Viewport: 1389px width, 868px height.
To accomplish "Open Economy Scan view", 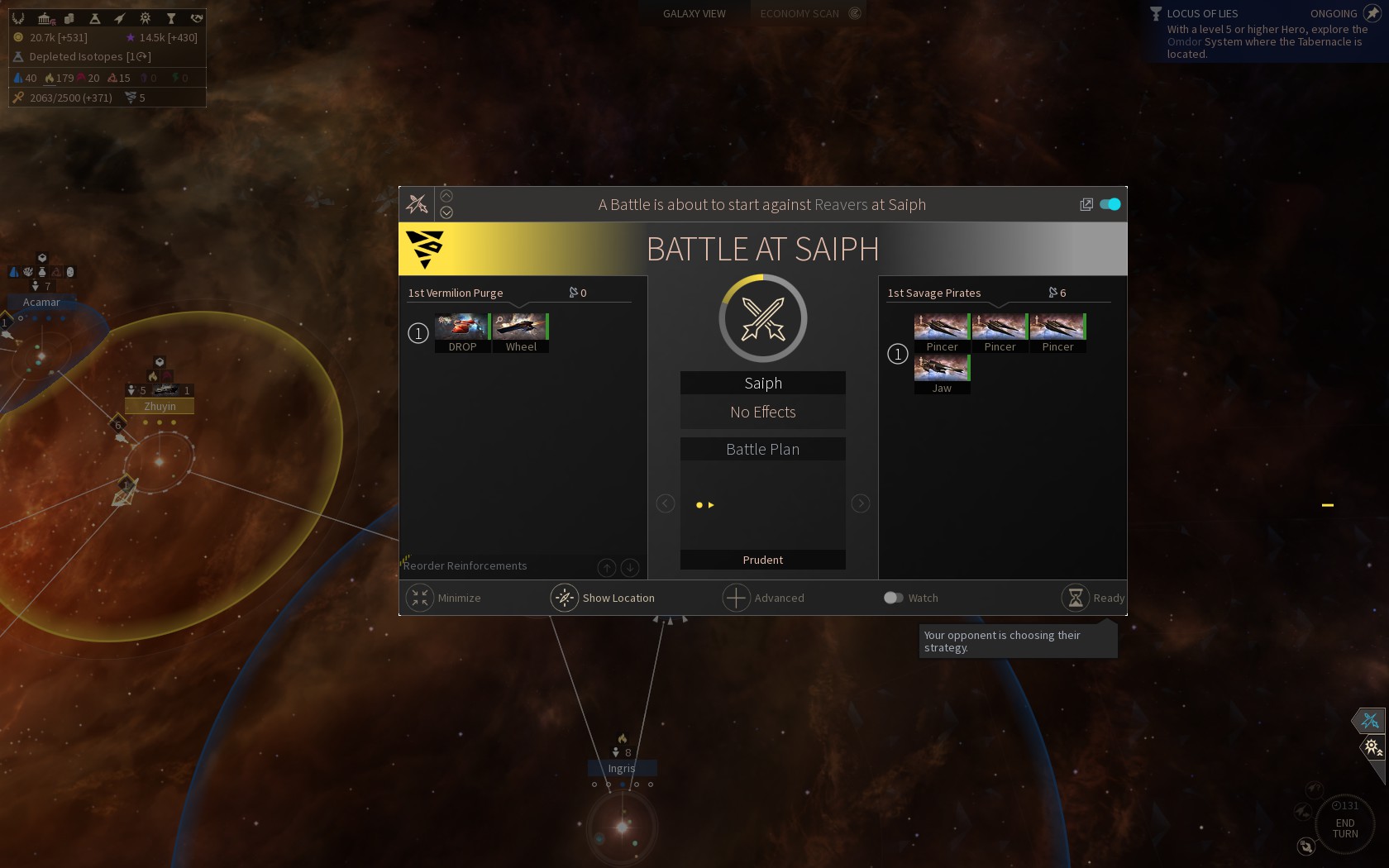I will click(800, 13).
